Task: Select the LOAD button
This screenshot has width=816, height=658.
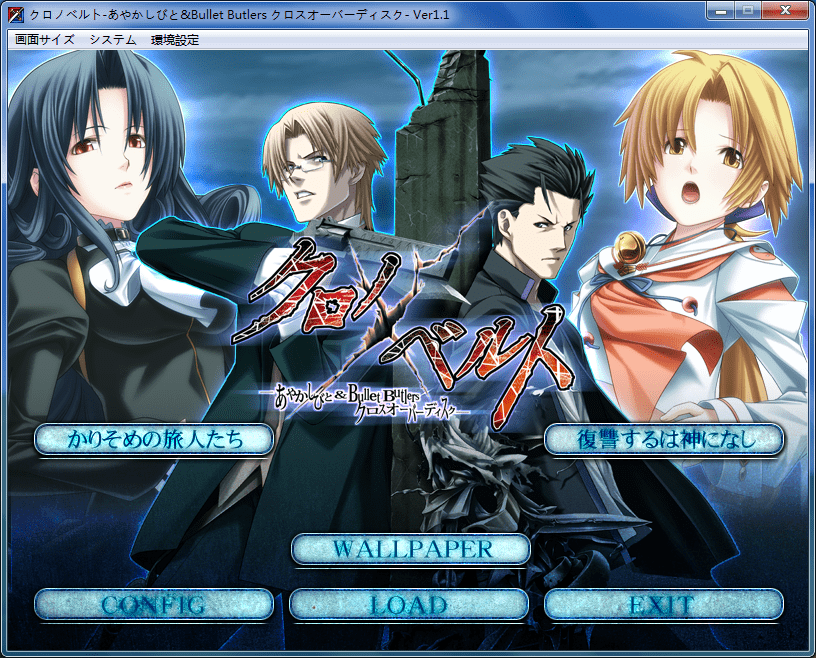Action: click(x=409, y=604)
